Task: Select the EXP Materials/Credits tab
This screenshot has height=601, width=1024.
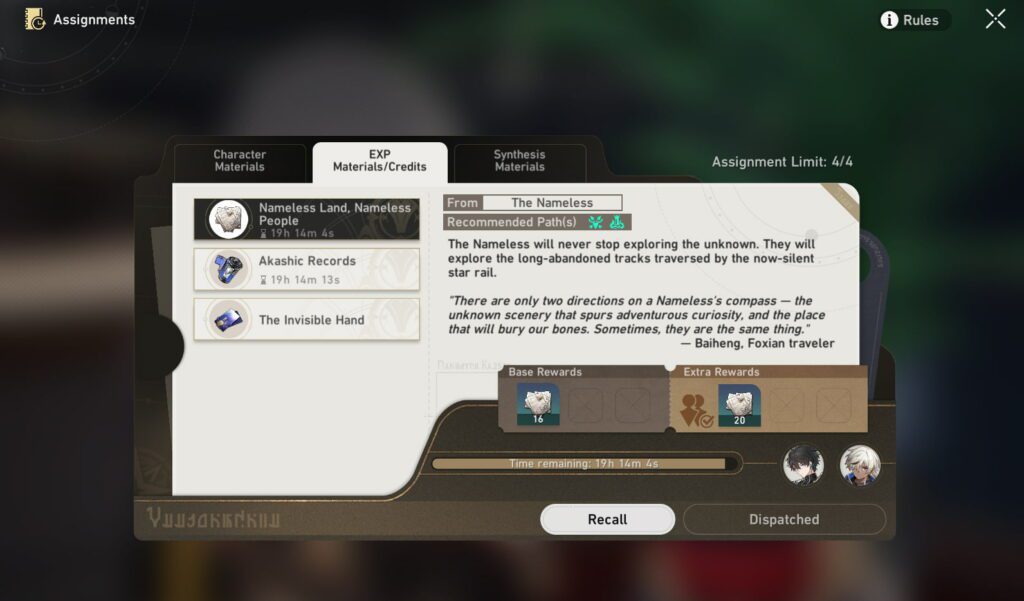Action: click(x=380, y=161)
